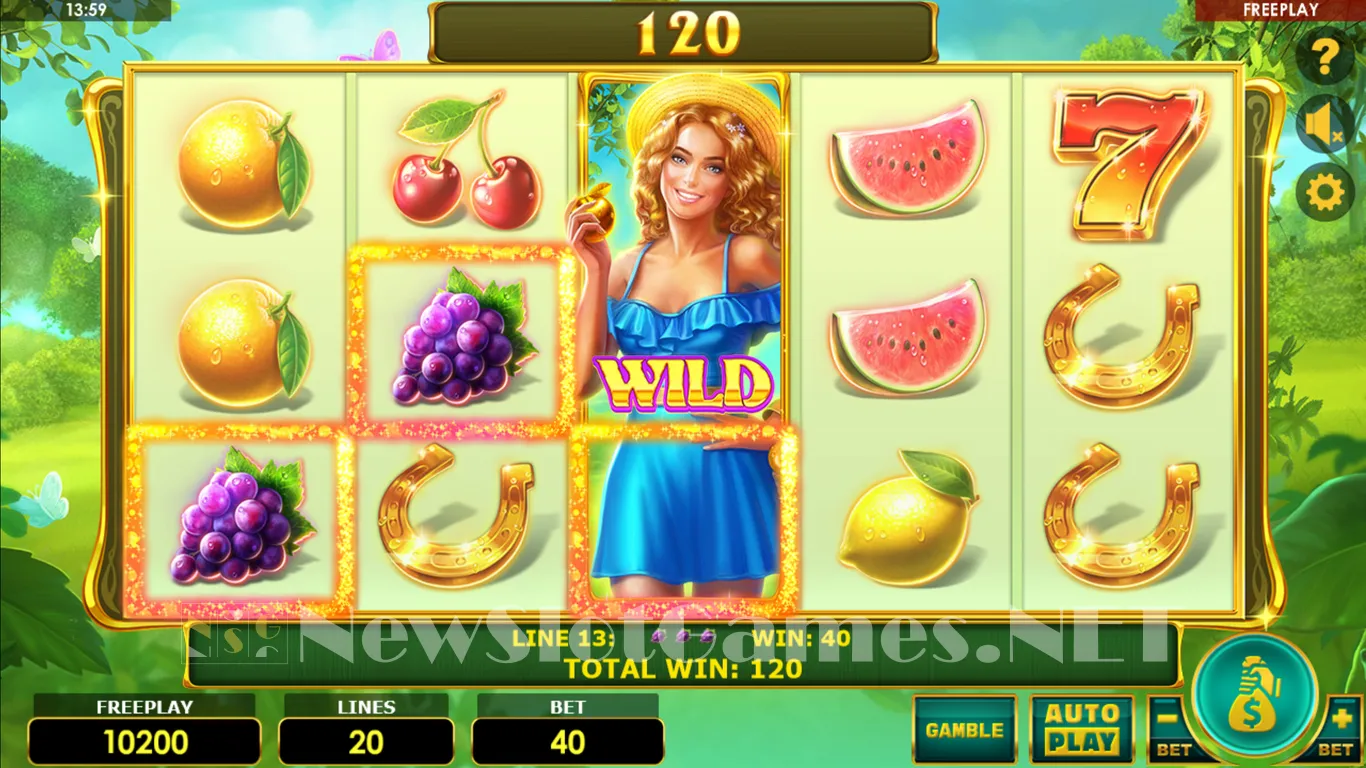Toggle the muted sound speaker icon
The width and height of the screenshot is (1366, 768).
pos(1325,127)
